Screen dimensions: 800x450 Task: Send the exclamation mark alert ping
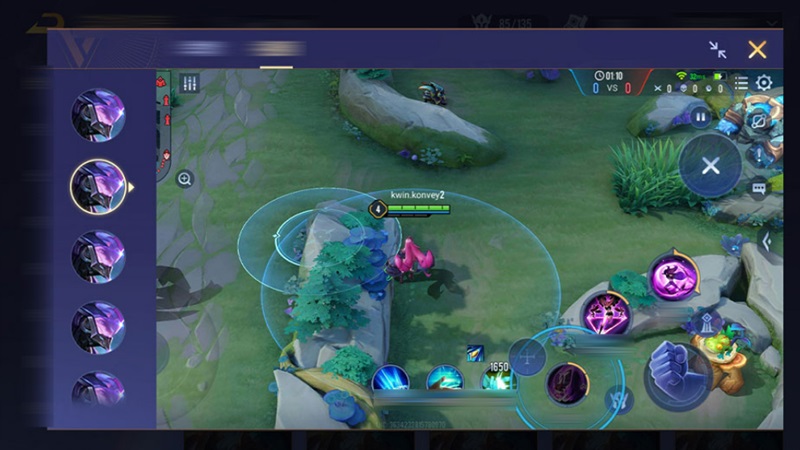pos(759,154)
